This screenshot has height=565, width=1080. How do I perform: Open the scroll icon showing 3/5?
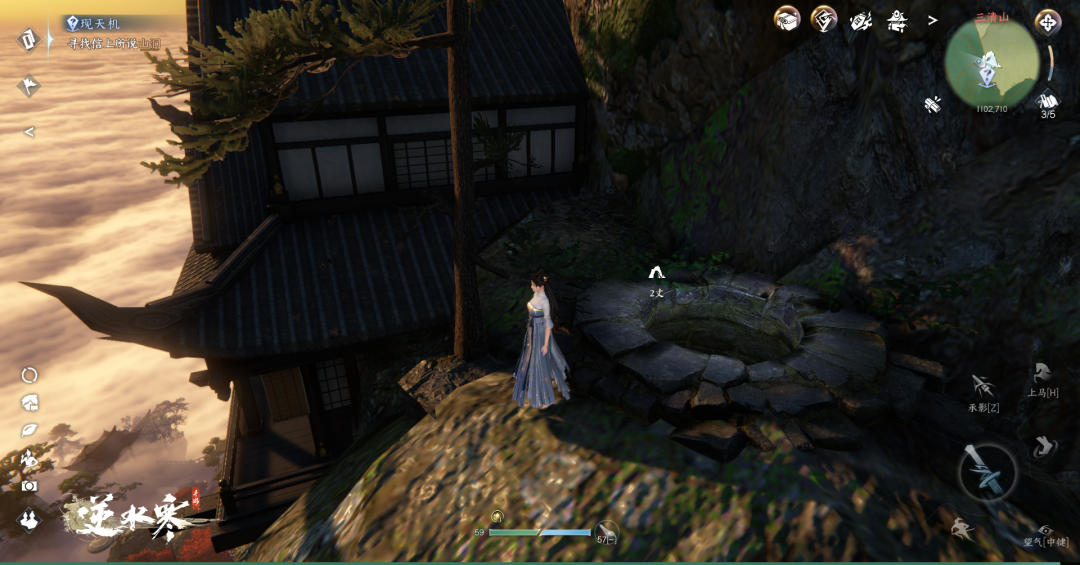(1047, 102)
